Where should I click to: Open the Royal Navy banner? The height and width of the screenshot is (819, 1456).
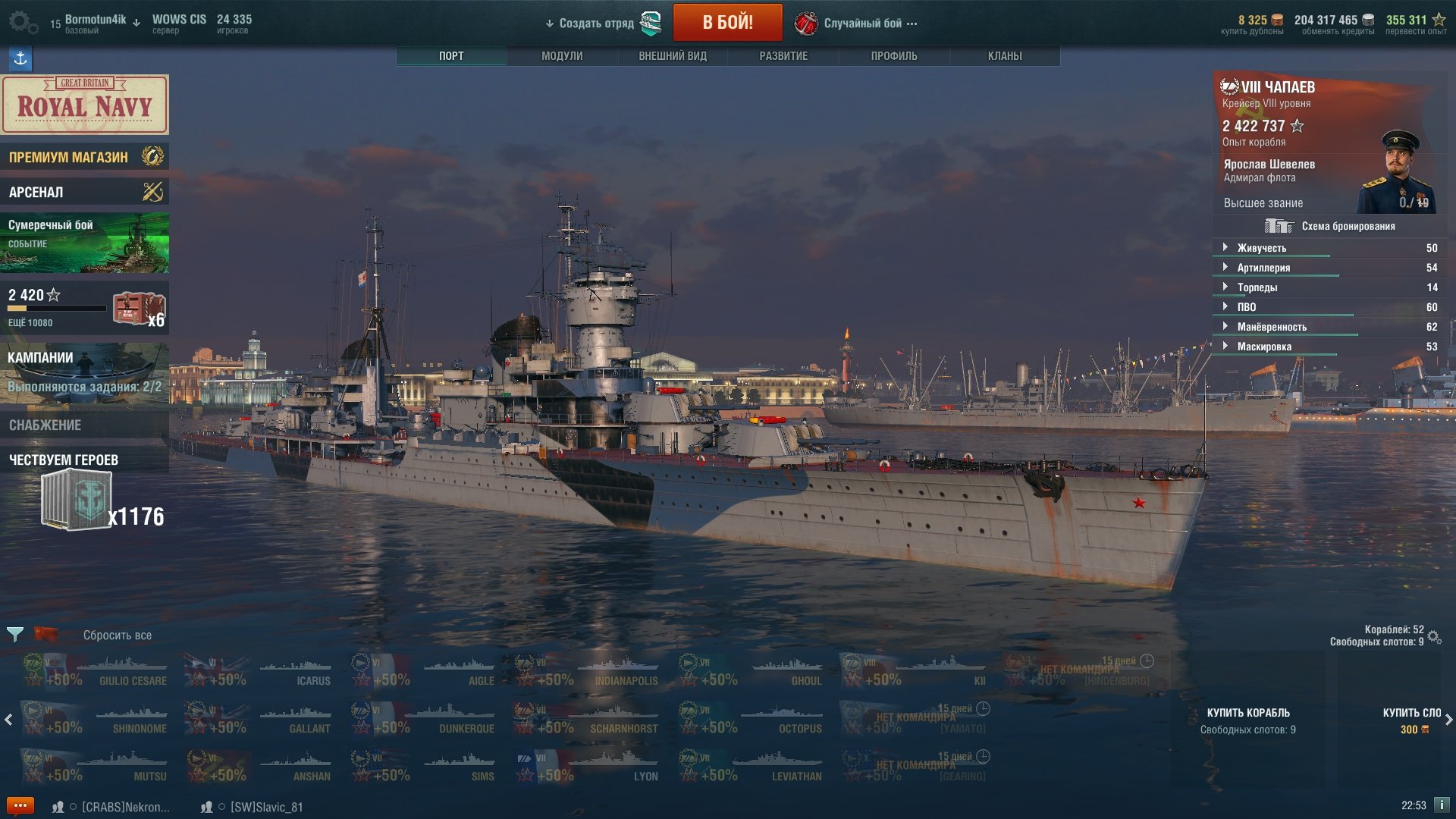point(84,105)
